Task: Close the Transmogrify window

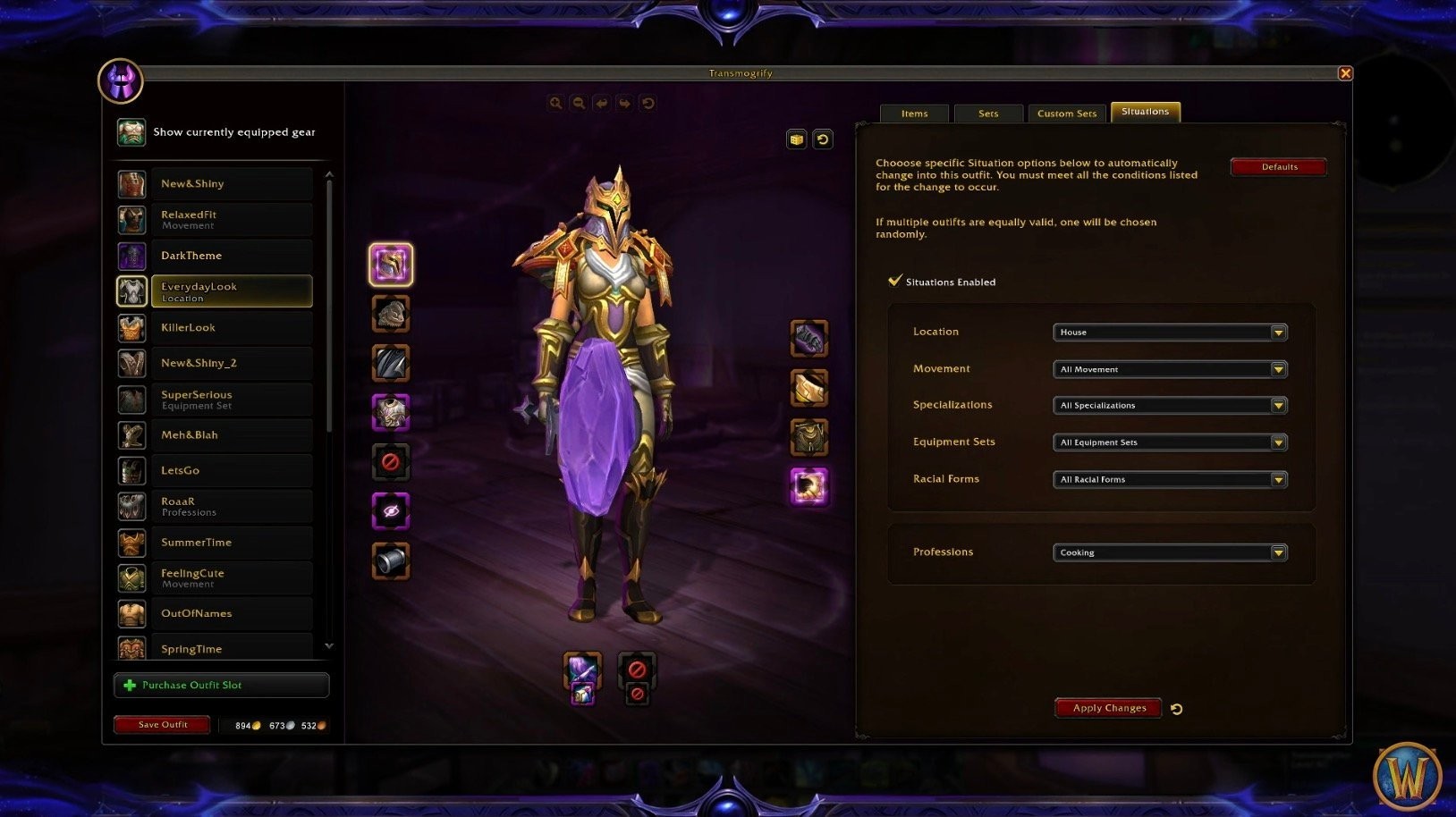Action: (x=1344, y=73)
